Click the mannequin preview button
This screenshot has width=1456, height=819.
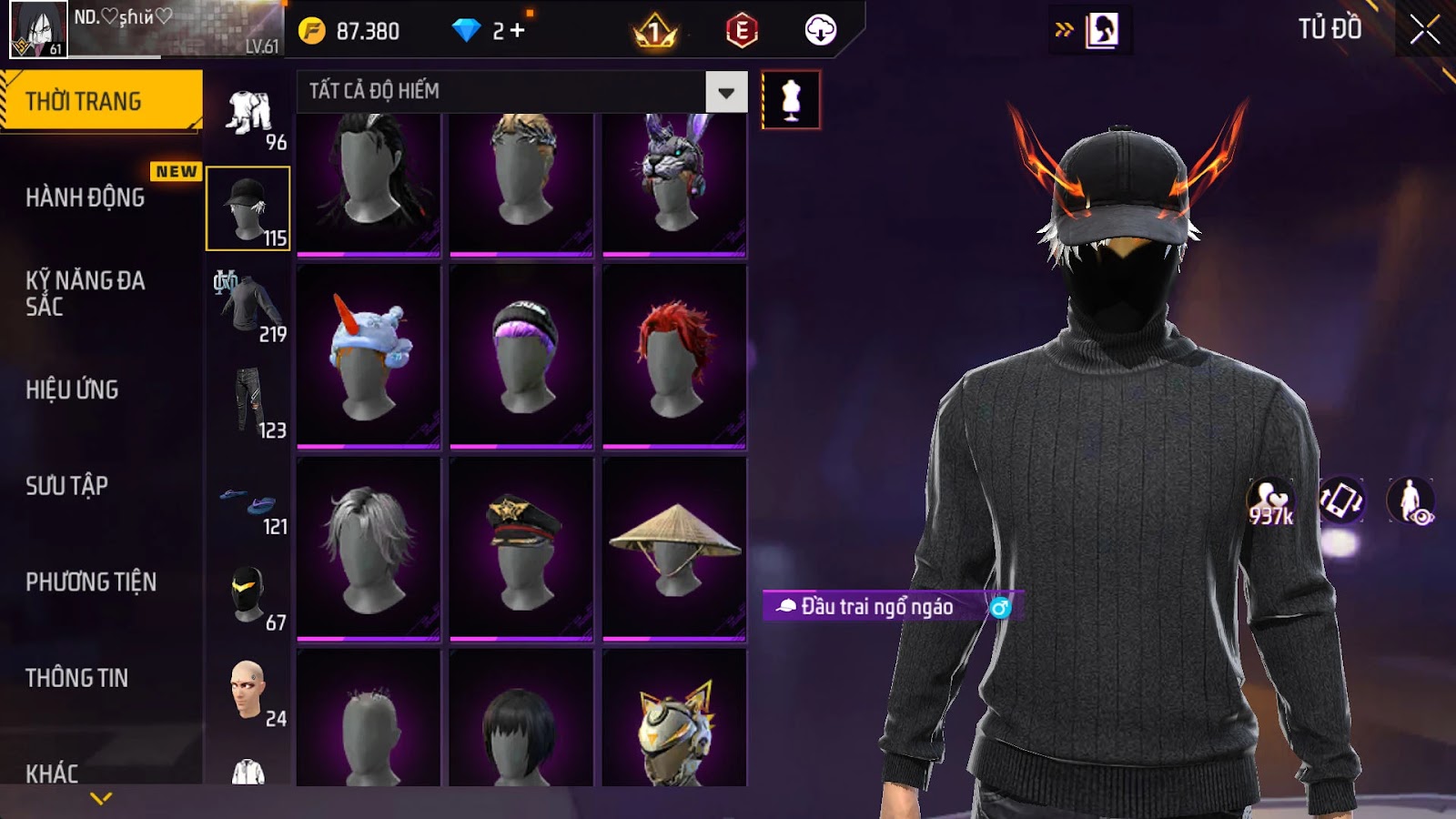(x=791, y=100)
